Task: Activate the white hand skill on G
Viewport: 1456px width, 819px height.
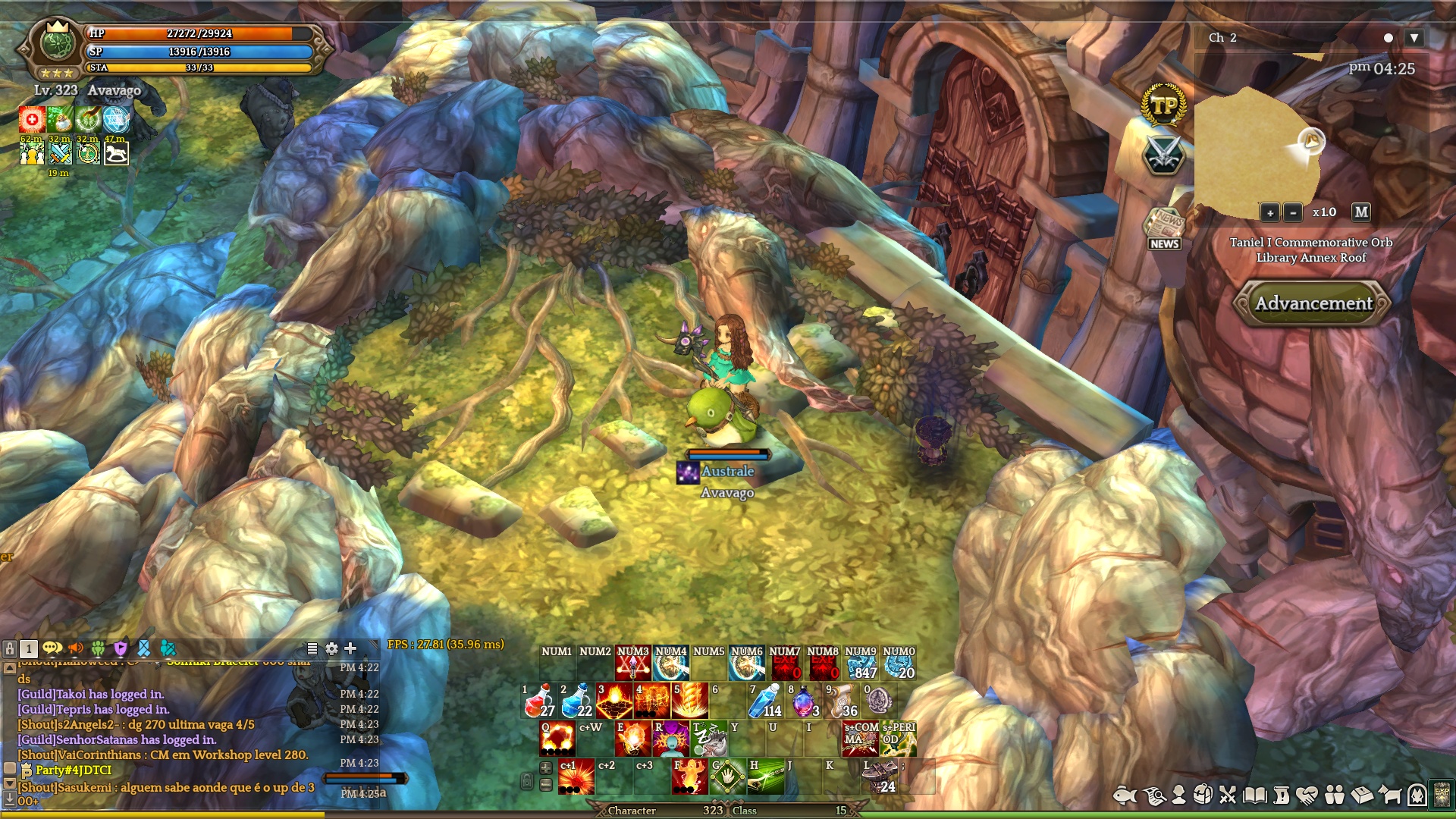Action: [x=728, y=777]
